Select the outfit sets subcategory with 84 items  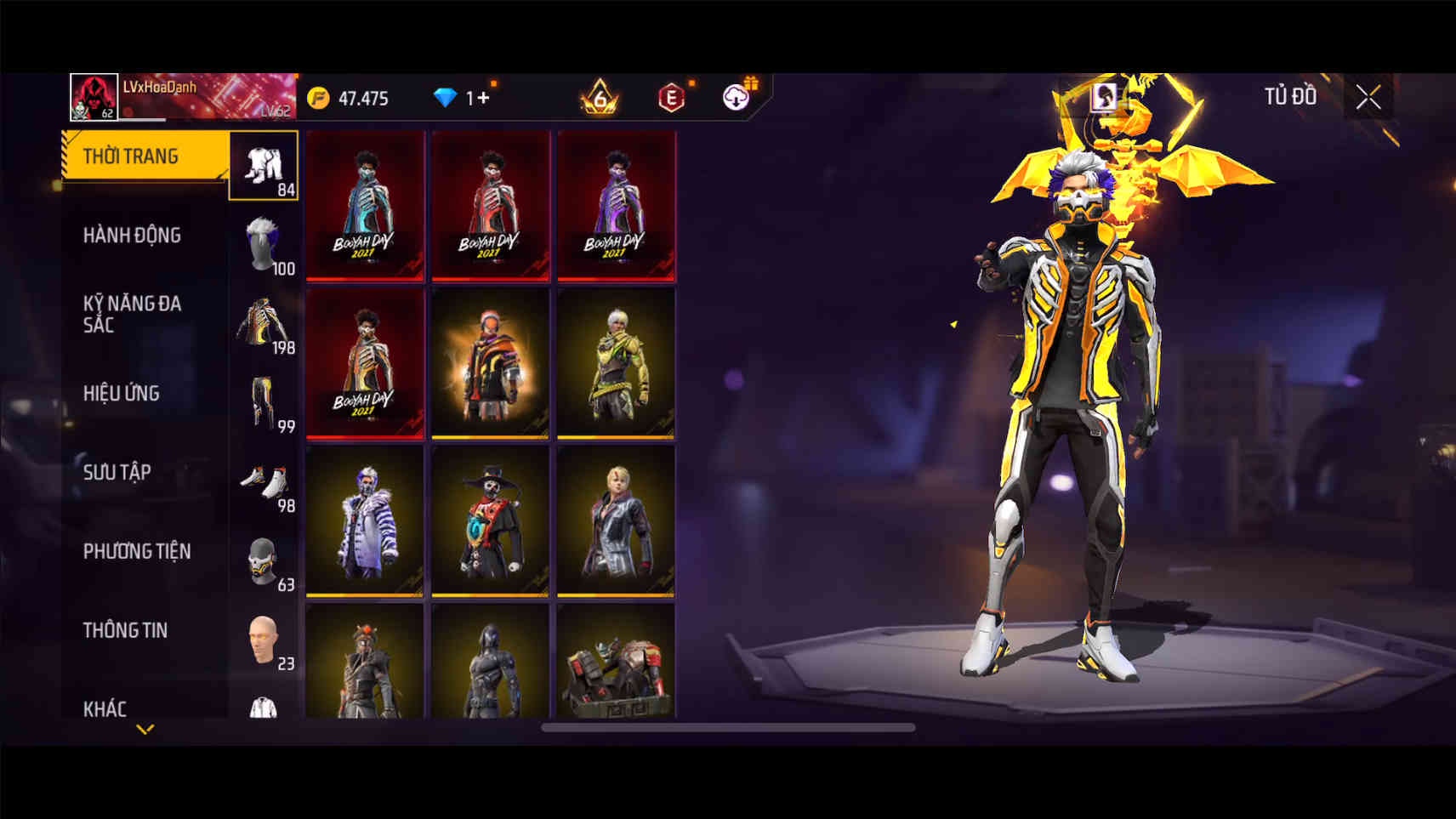[x=264, y=166]
